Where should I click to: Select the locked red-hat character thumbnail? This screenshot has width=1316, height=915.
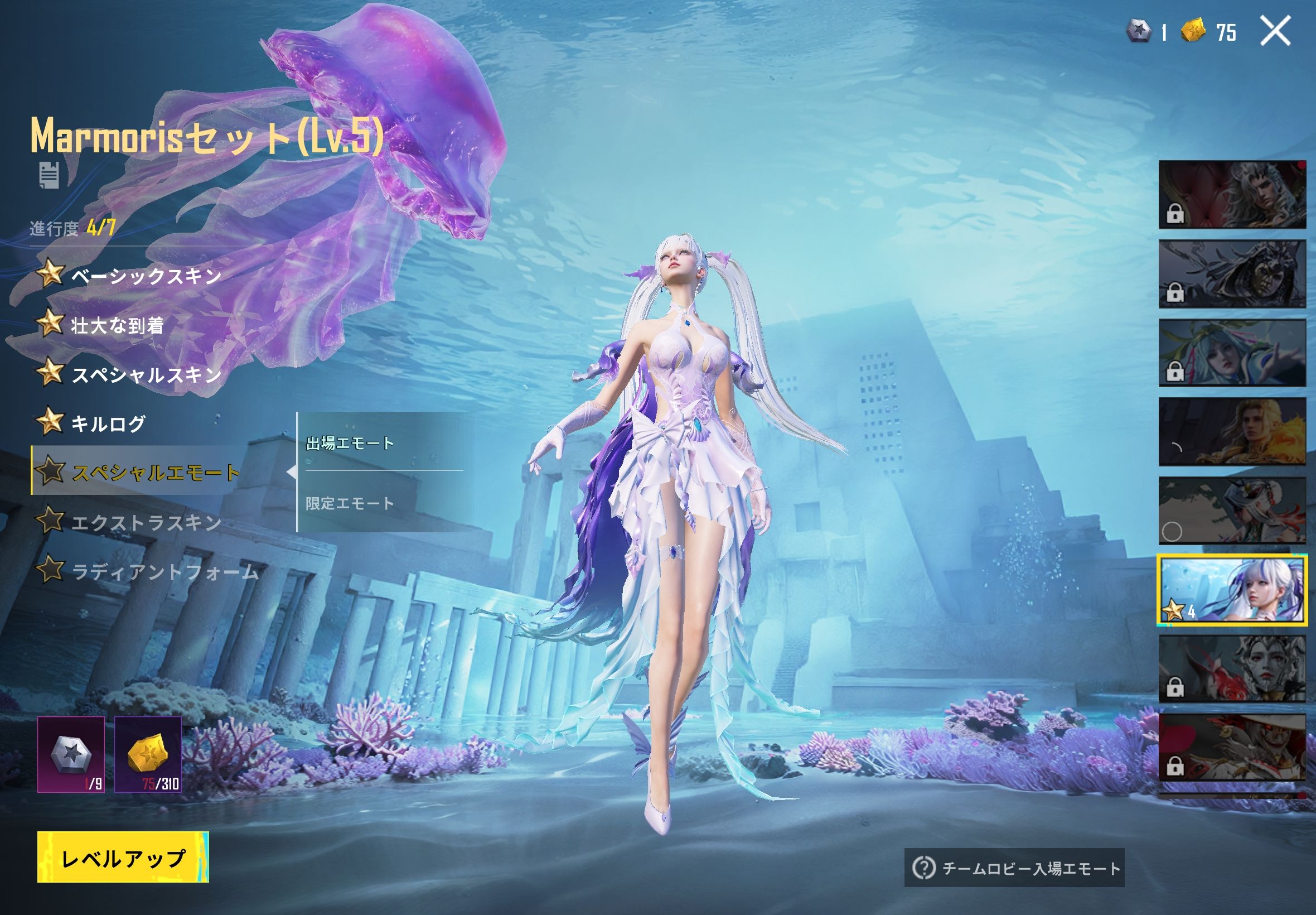point(1232,747)
